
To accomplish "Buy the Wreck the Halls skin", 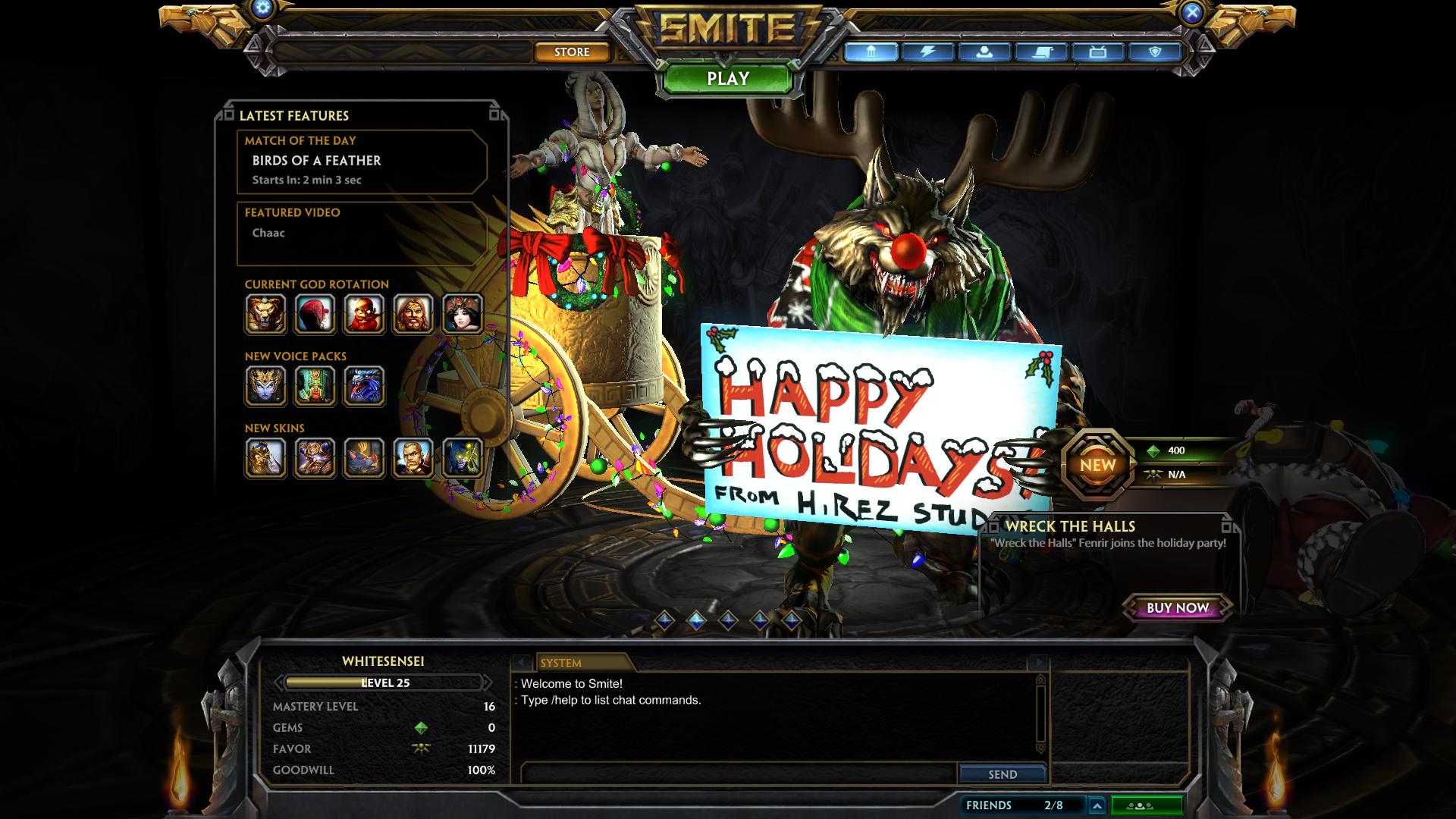I will 1177,608.
